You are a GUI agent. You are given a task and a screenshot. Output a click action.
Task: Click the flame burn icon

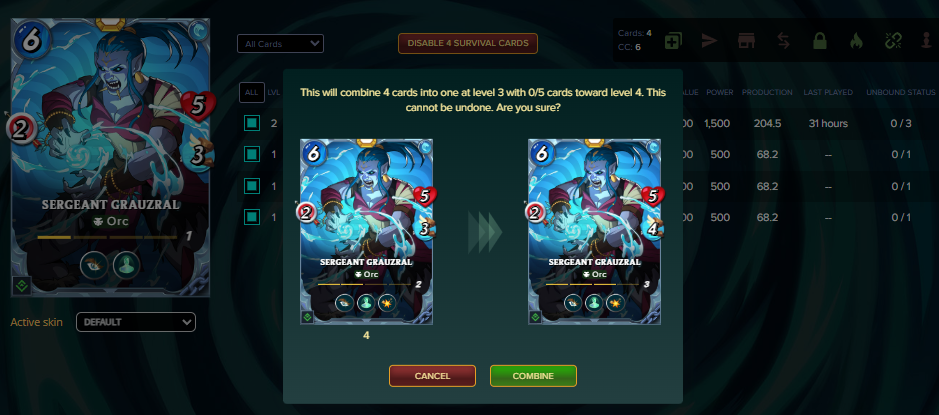click(x=855, y=41)
